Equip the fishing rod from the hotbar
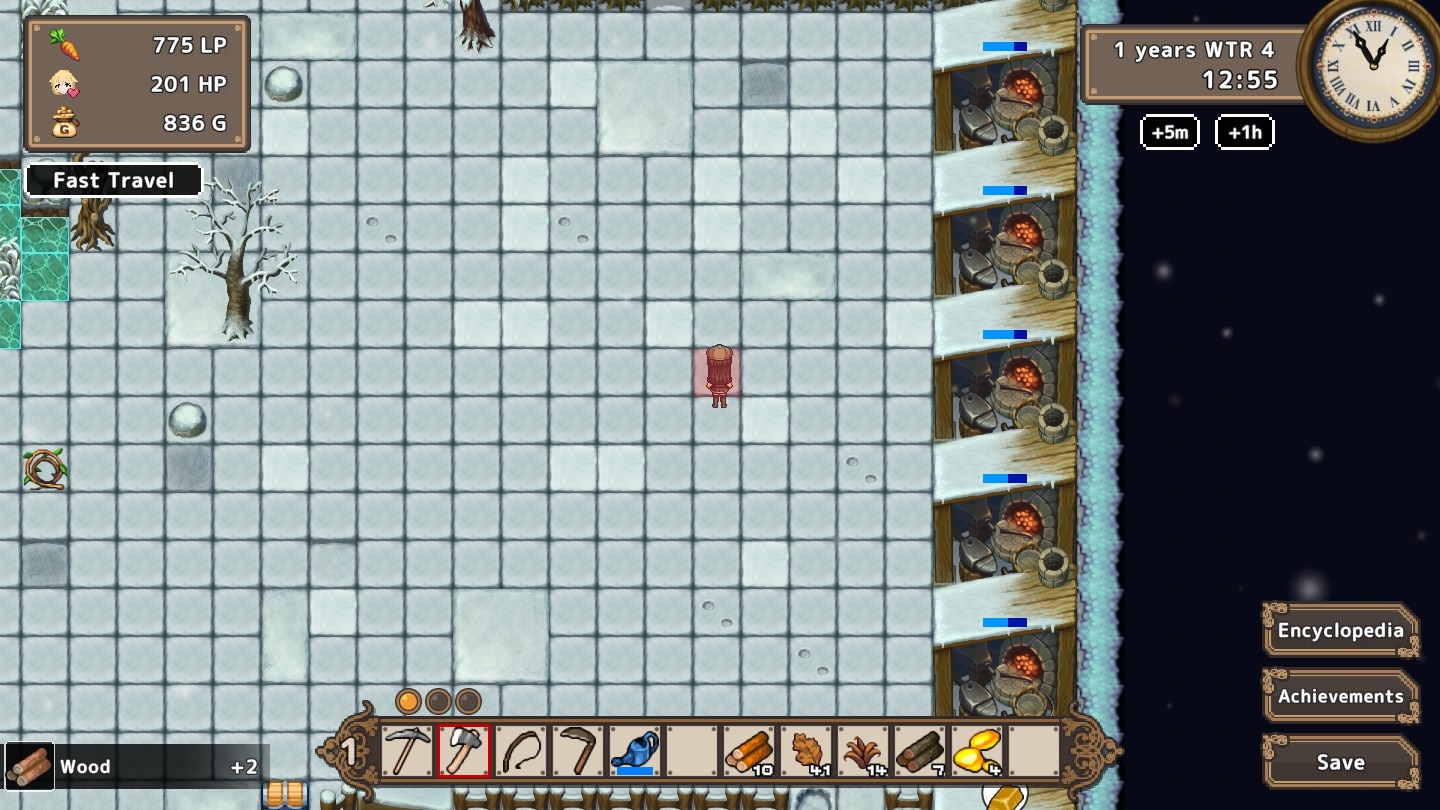This screenshot has height=810, width=1440. 521,752
